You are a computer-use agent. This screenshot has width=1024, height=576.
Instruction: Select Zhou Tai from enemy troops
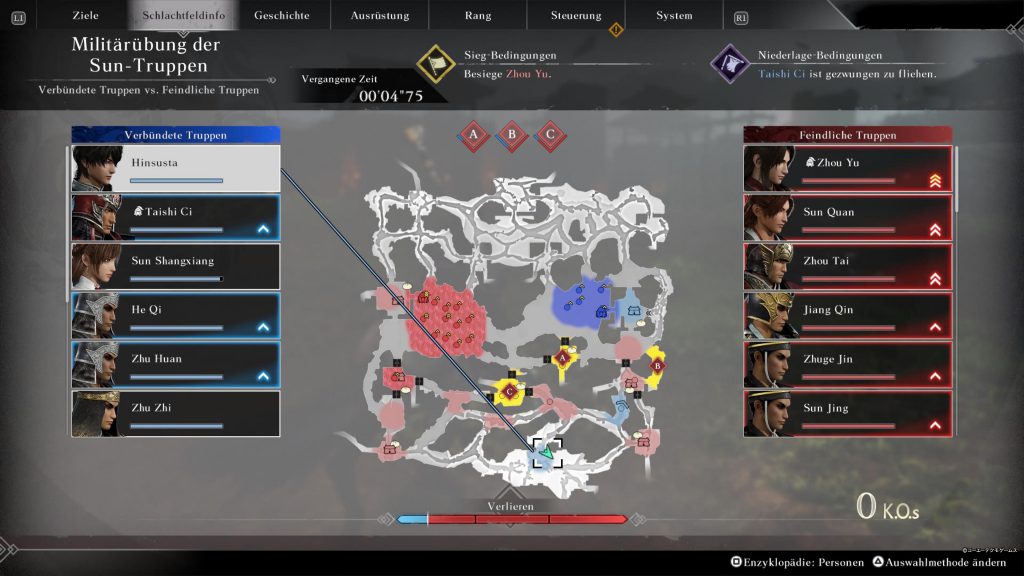(848, 267)
